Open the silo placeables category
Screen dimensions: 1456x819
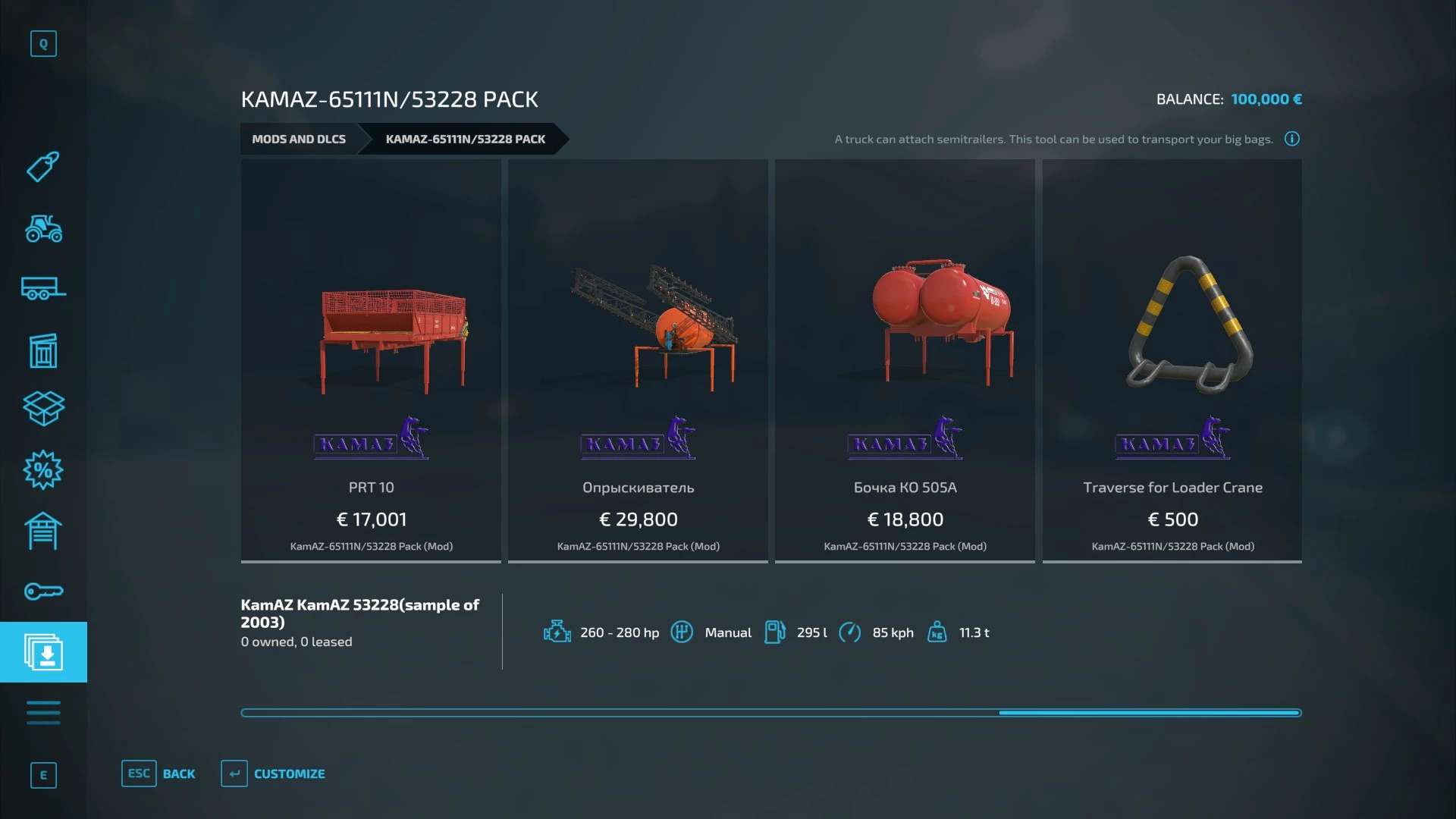pyautogui.click(x=43, y=350)
